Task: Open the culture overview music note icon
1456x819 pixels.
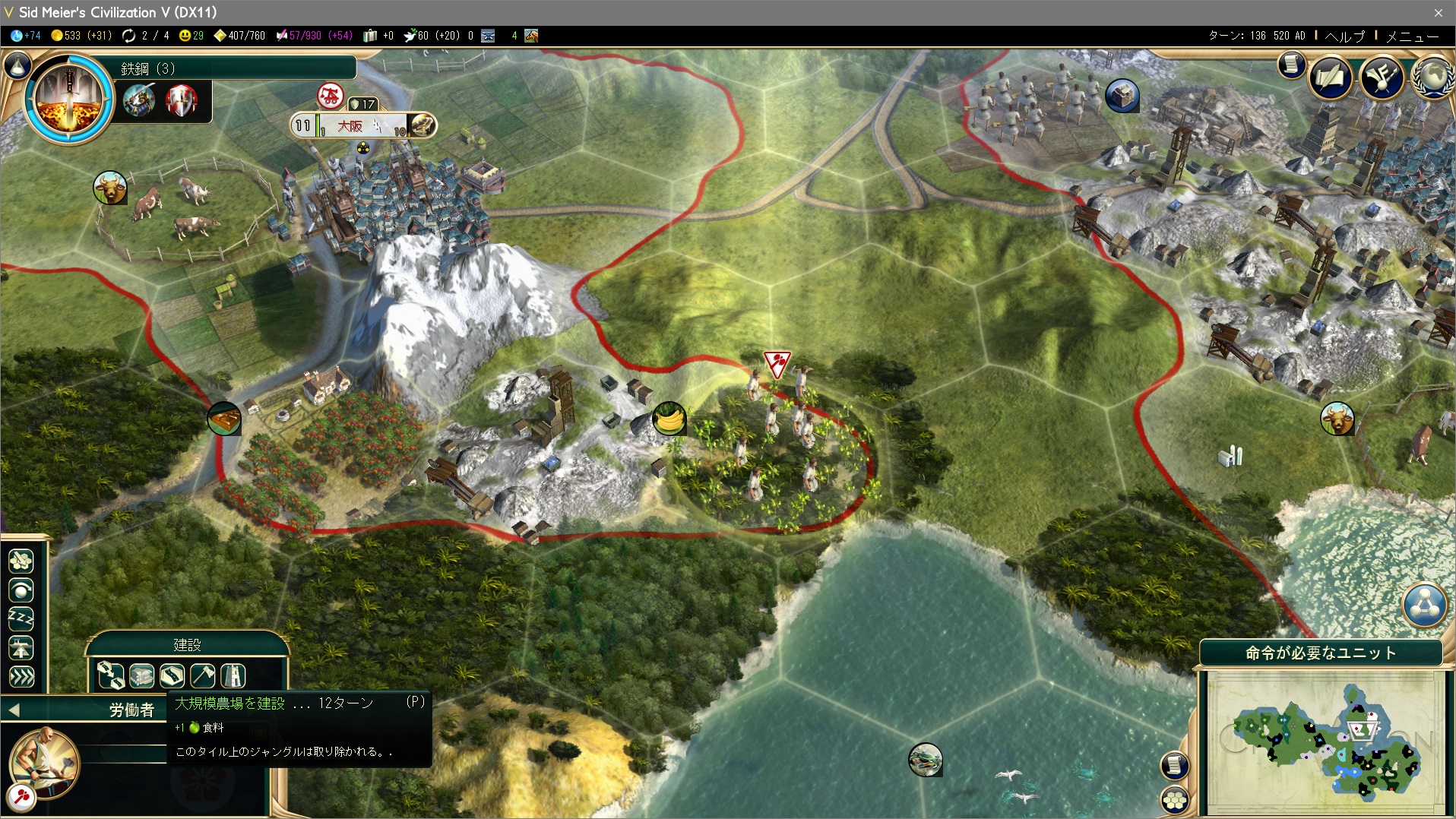Action: [1382, 77]
